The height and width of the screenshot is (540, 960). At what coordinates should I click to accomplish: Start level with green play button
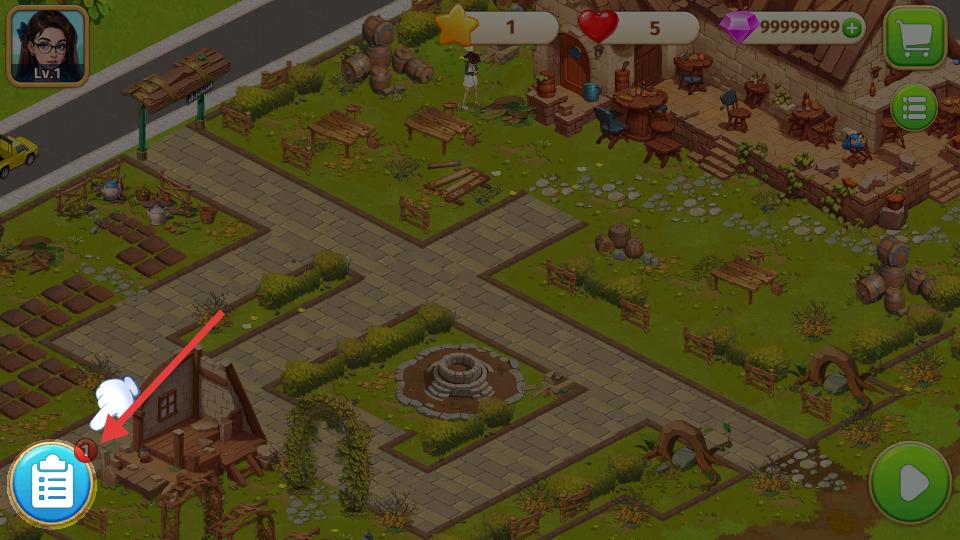tap(910, 483)
